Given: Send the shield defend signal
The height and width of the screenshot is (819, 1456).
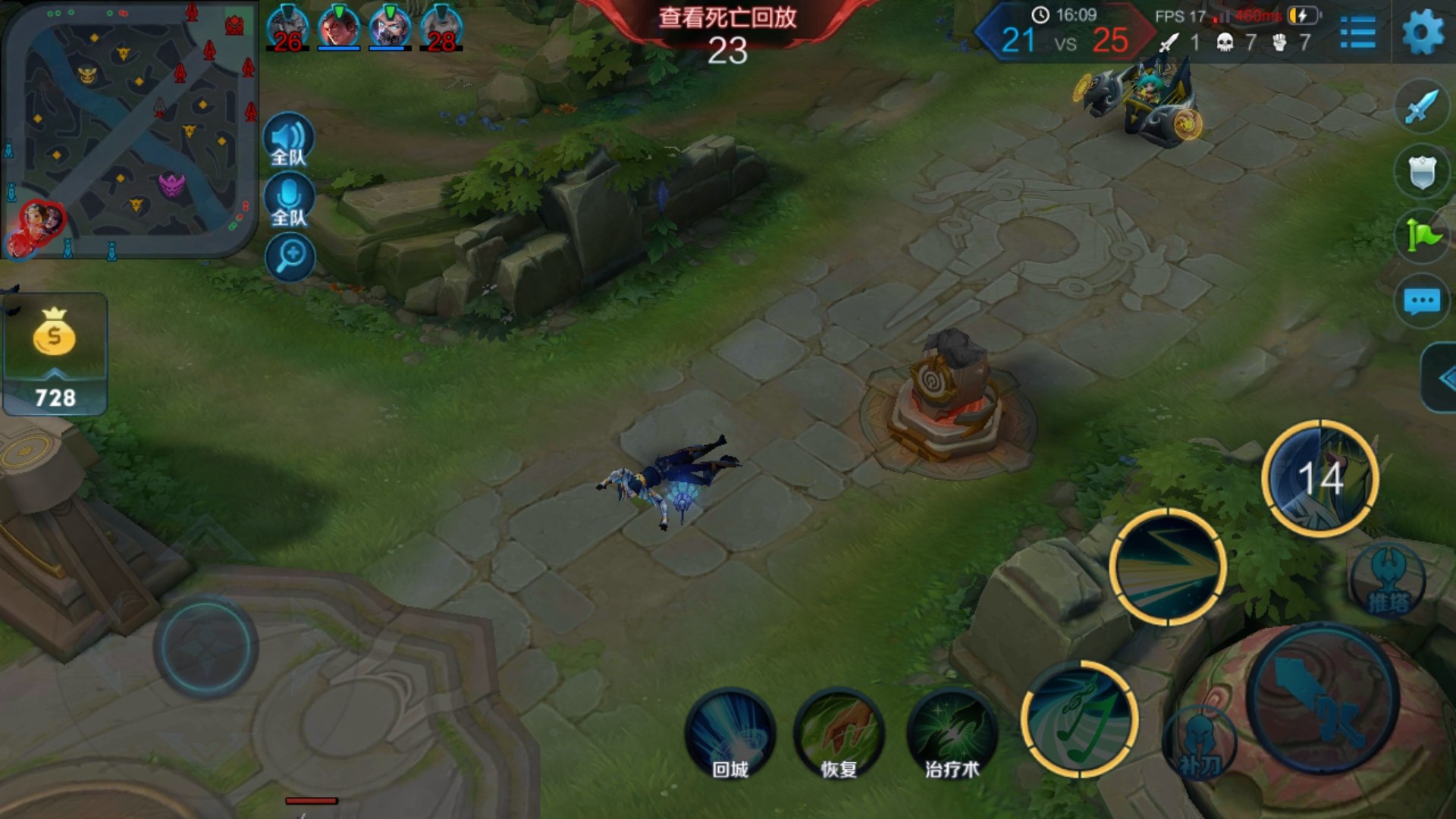Looking at the screenshot, I should 1421,172.
